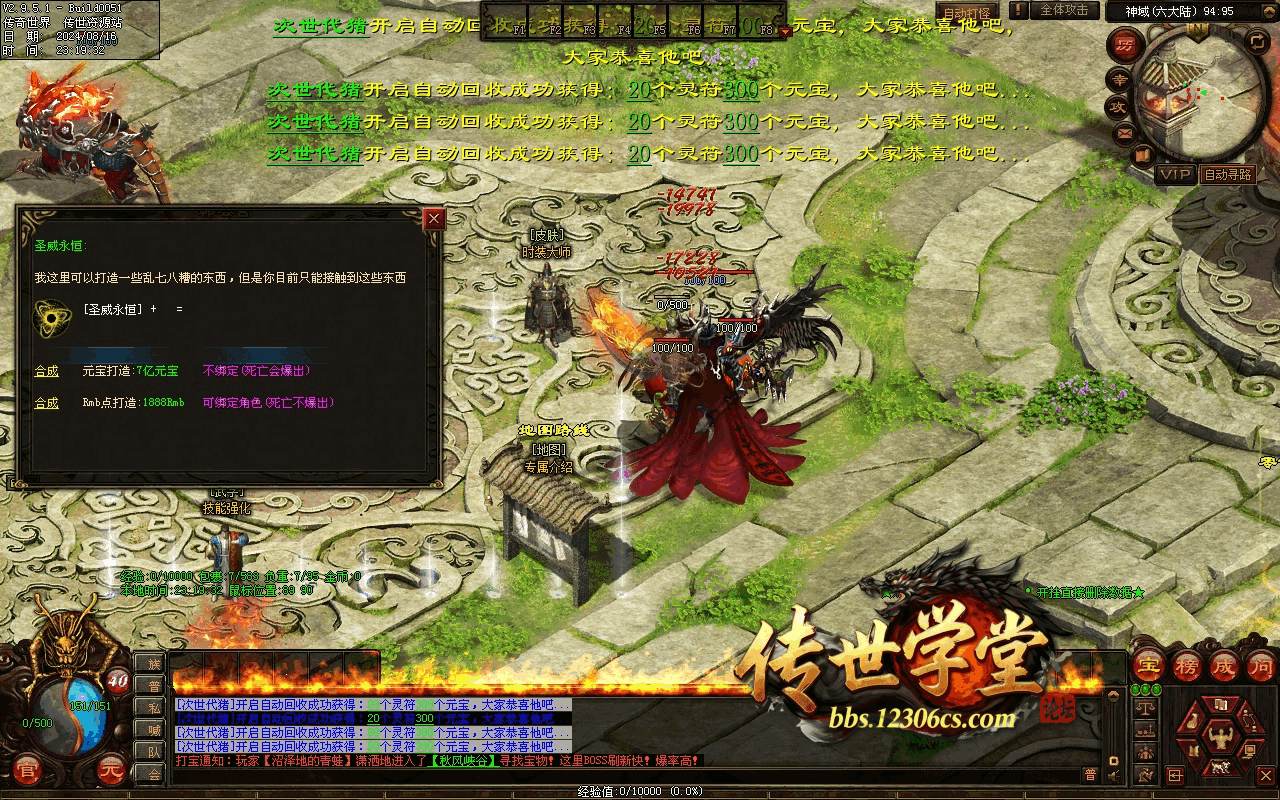Viewport: 1280px width, 800px height.
Task: Click the 自动打怪 auto-fight button
Action: (968, 12)
